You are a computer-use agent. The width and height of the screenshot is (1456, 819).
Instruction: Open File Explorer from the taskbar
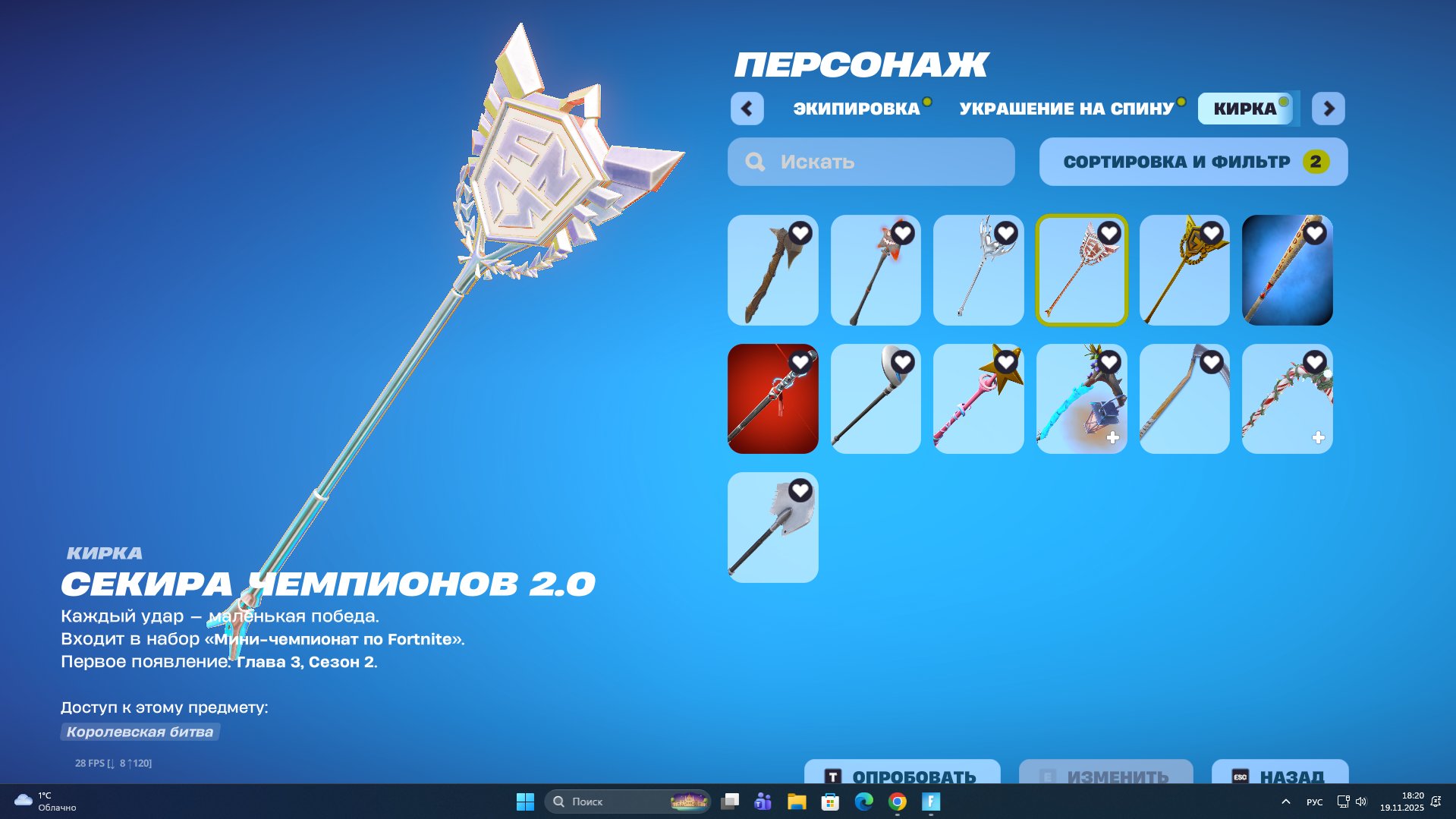pos(796,802)
